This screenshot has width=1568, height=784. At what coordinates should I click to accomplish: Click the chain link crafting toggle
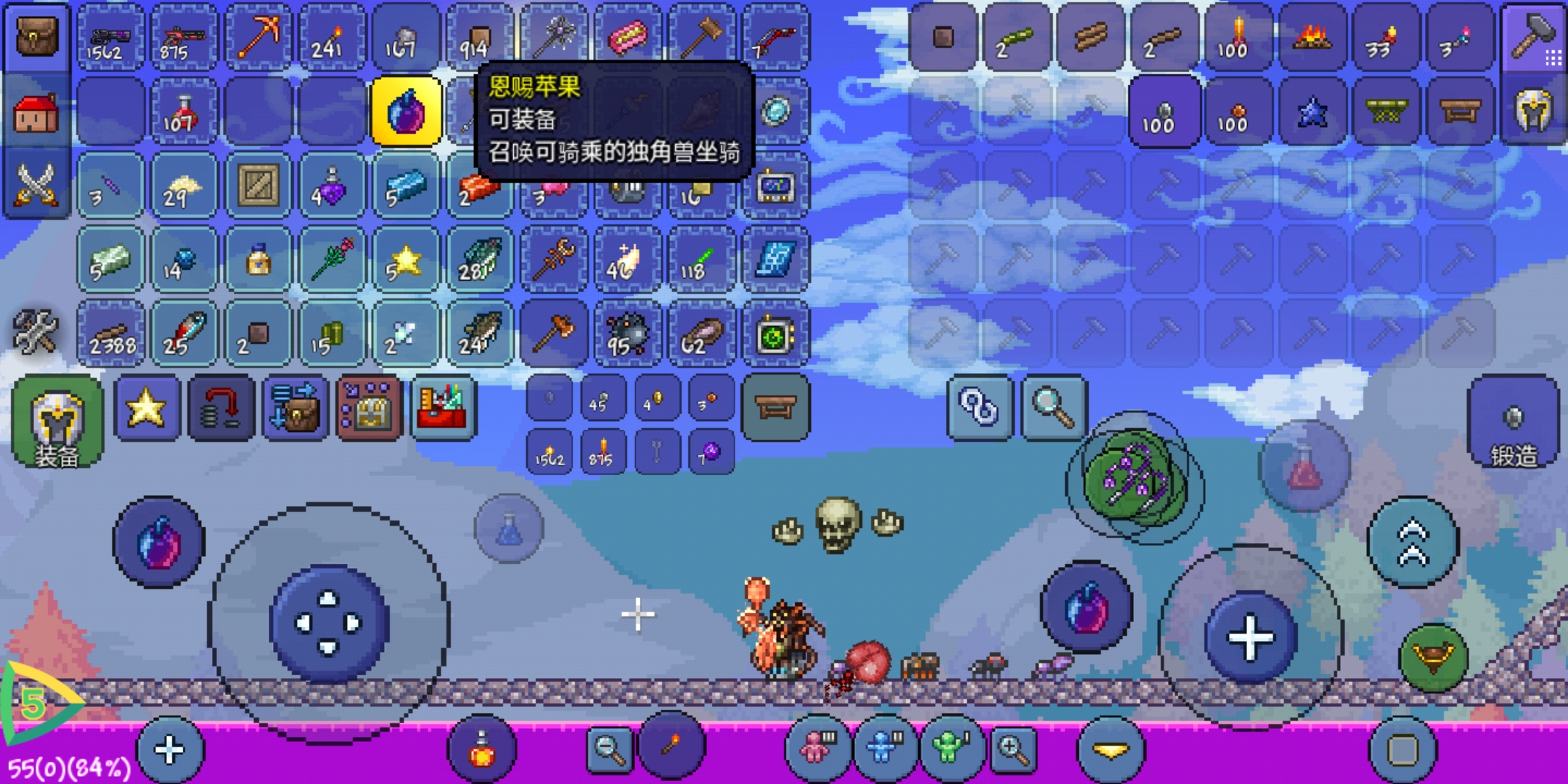979,408
